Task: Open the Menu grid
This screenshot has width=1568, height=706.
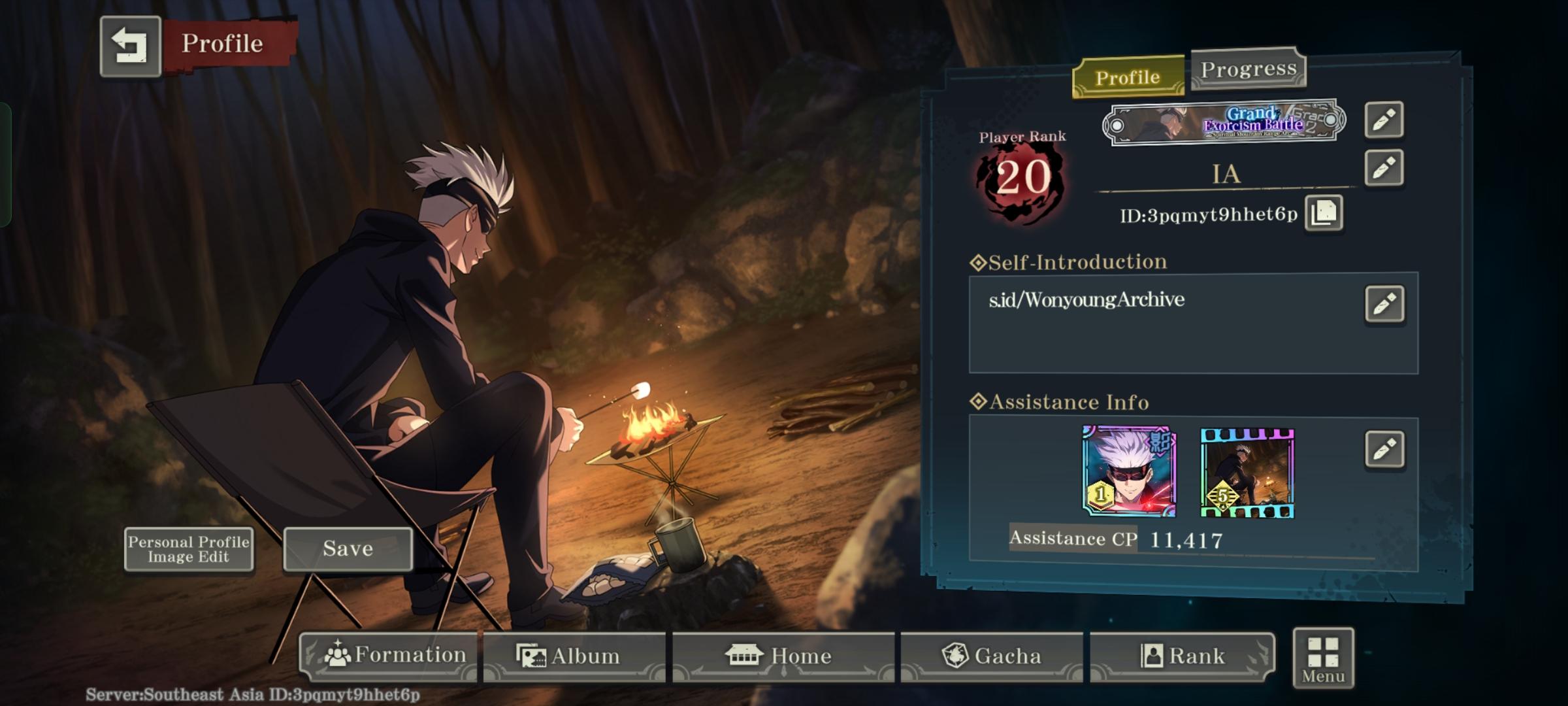Action: [x=1323, y=658]
